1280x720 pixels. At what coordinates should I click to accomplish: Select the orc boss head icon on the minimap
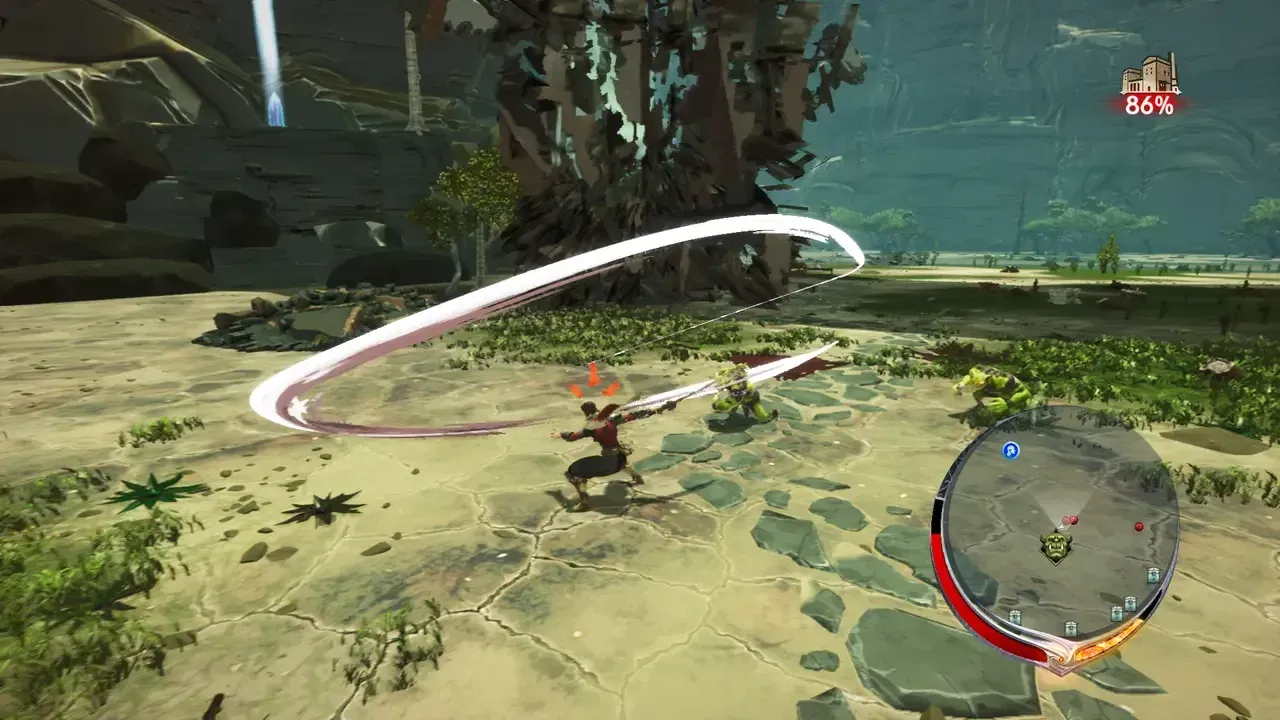[x=1055, y=545]
